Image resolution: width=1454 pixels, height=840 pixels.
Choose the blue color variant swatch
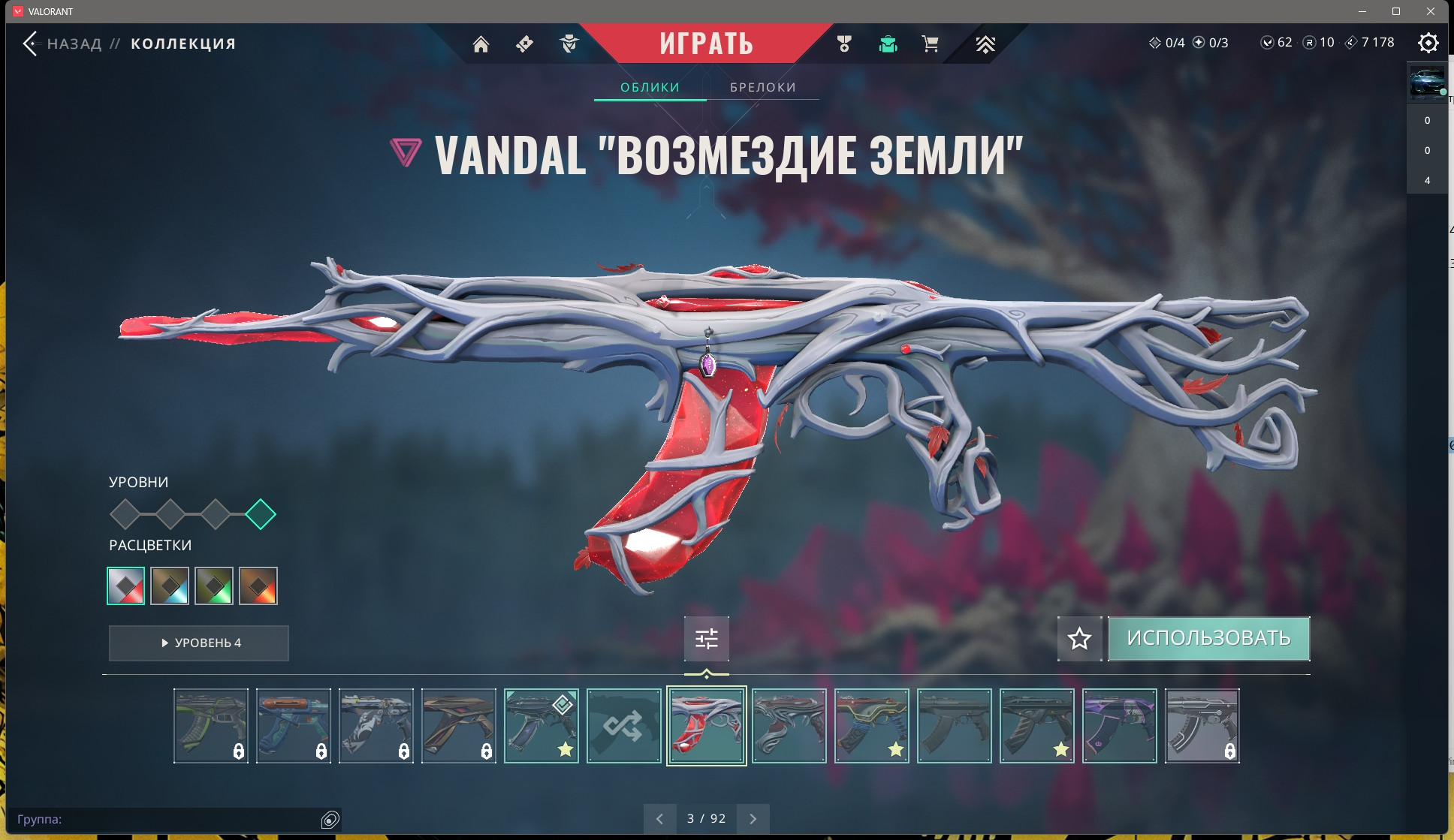[x=170, y=586]
